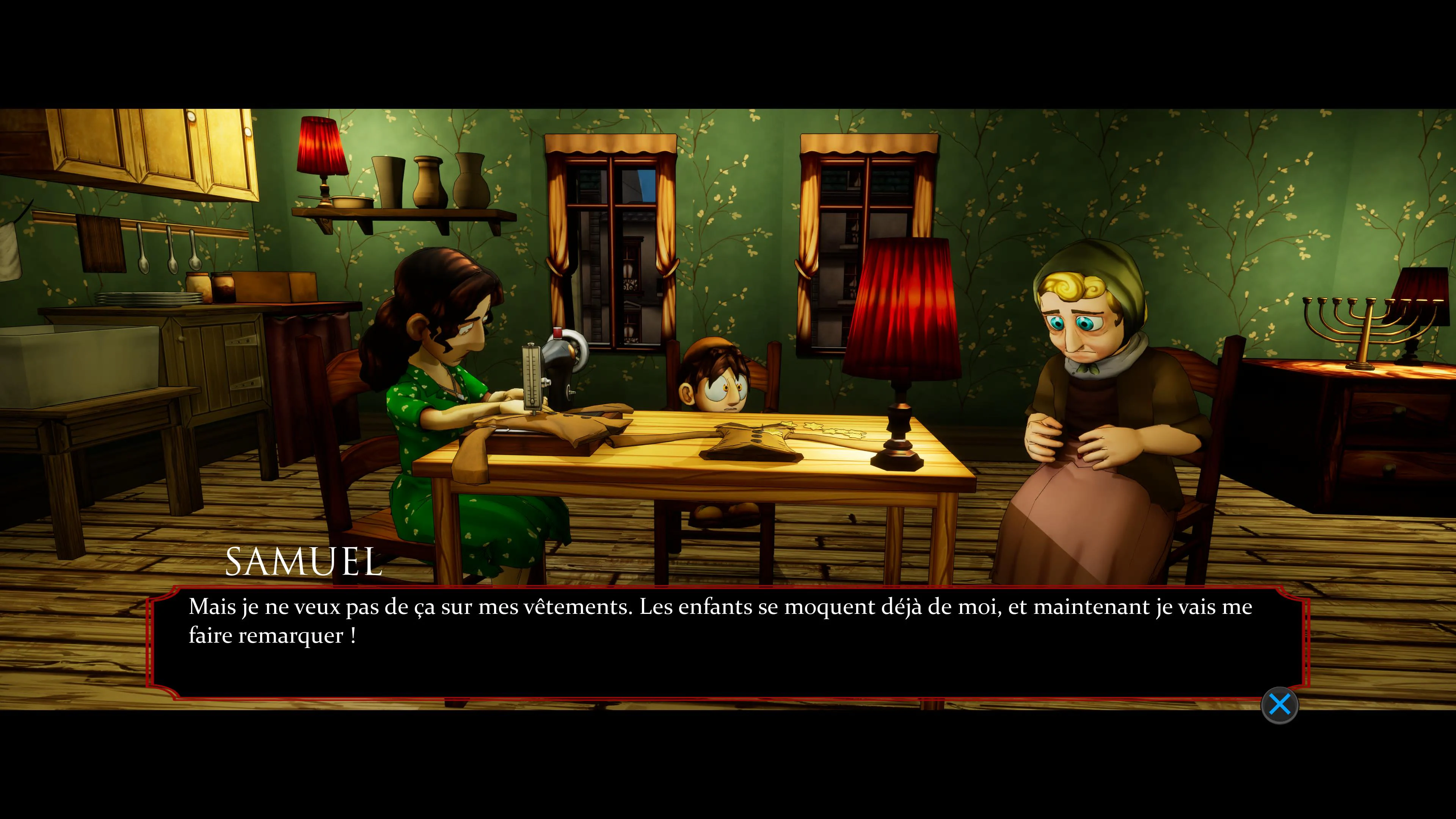Viewport: 1456px width, 819px height.
Task: Click the blue cross button prompt
Action: [1280, 704]
